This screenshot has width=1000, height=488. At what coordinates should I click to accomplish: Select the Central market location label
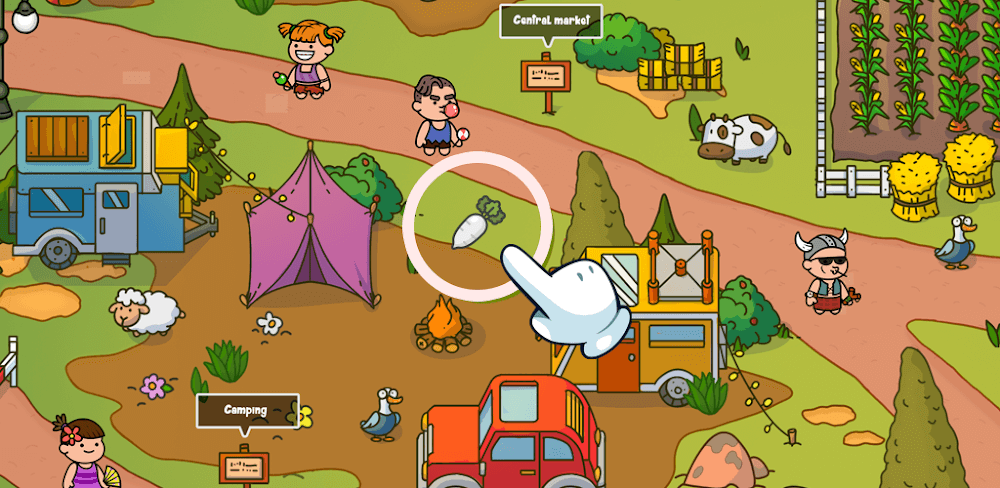[x=550, y=20]
